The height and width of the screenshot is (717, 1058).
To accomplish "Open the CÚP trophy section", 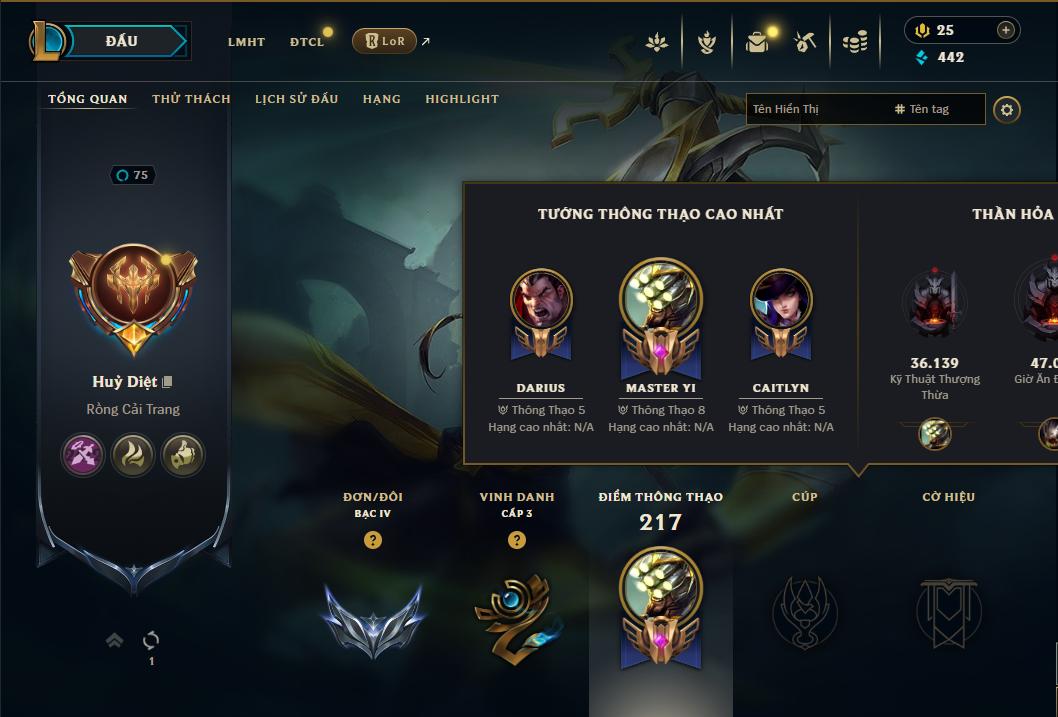I will (805, 608).
